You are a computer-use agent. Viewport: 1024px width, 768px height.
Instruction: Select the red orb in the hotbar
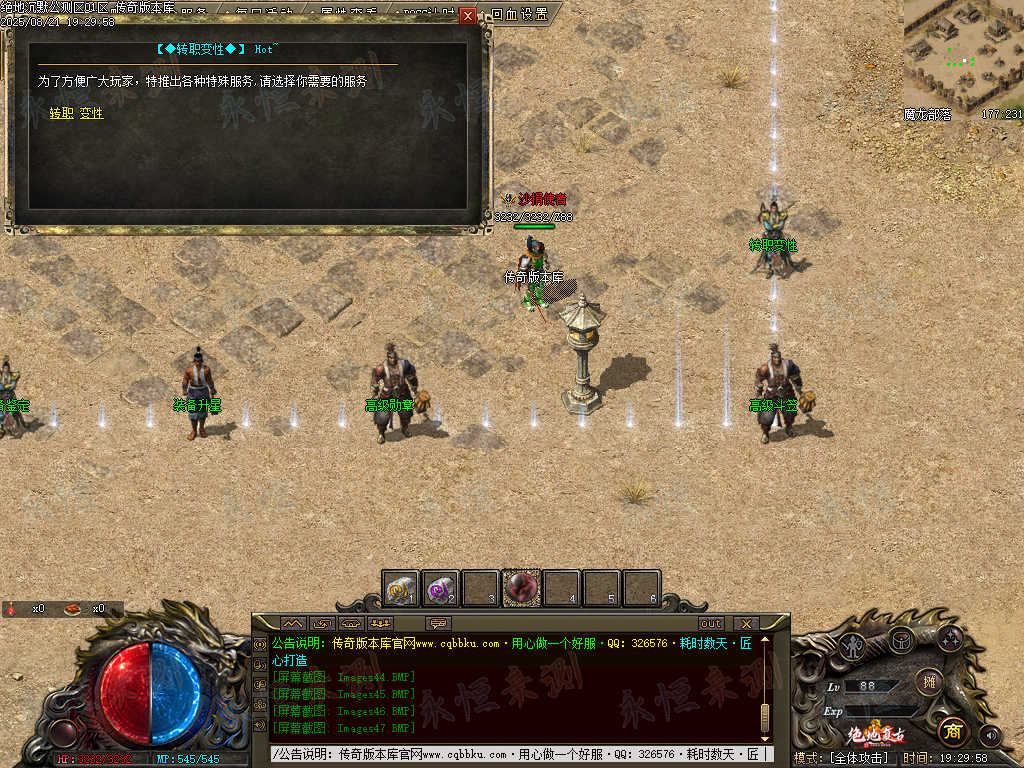pyautogui.click(x=521, y=588)
